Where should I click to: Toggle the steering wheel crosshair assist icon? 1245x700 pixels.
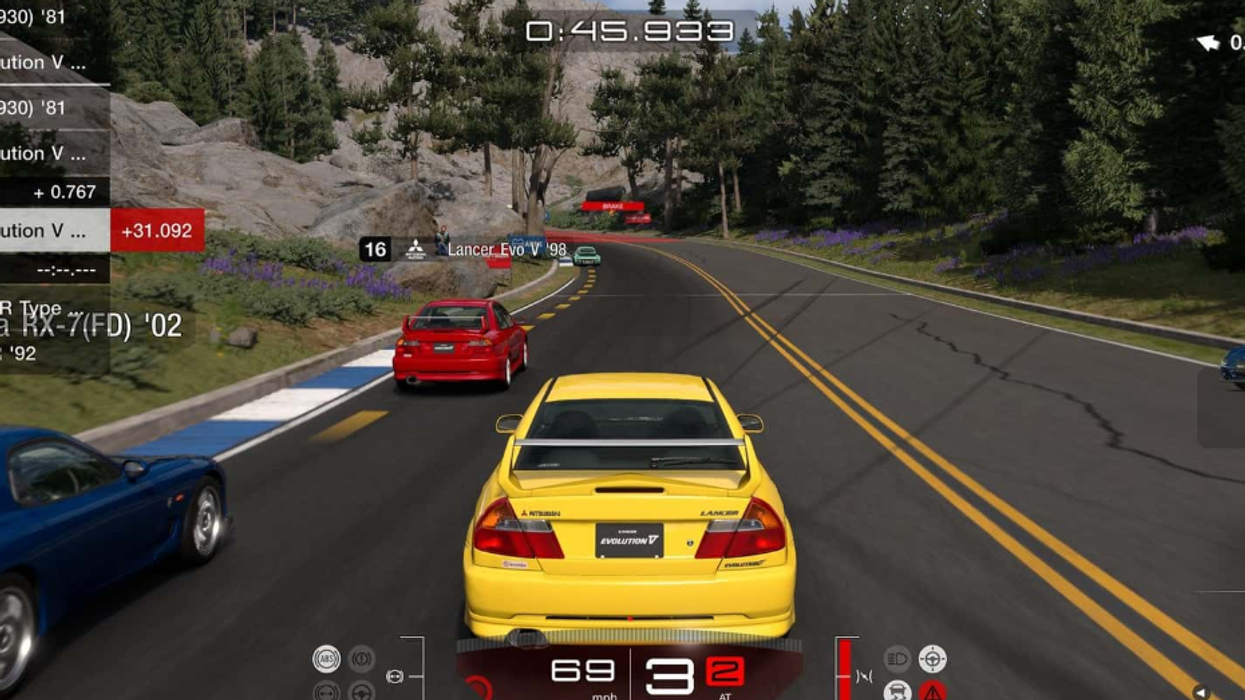click(932, 658)
